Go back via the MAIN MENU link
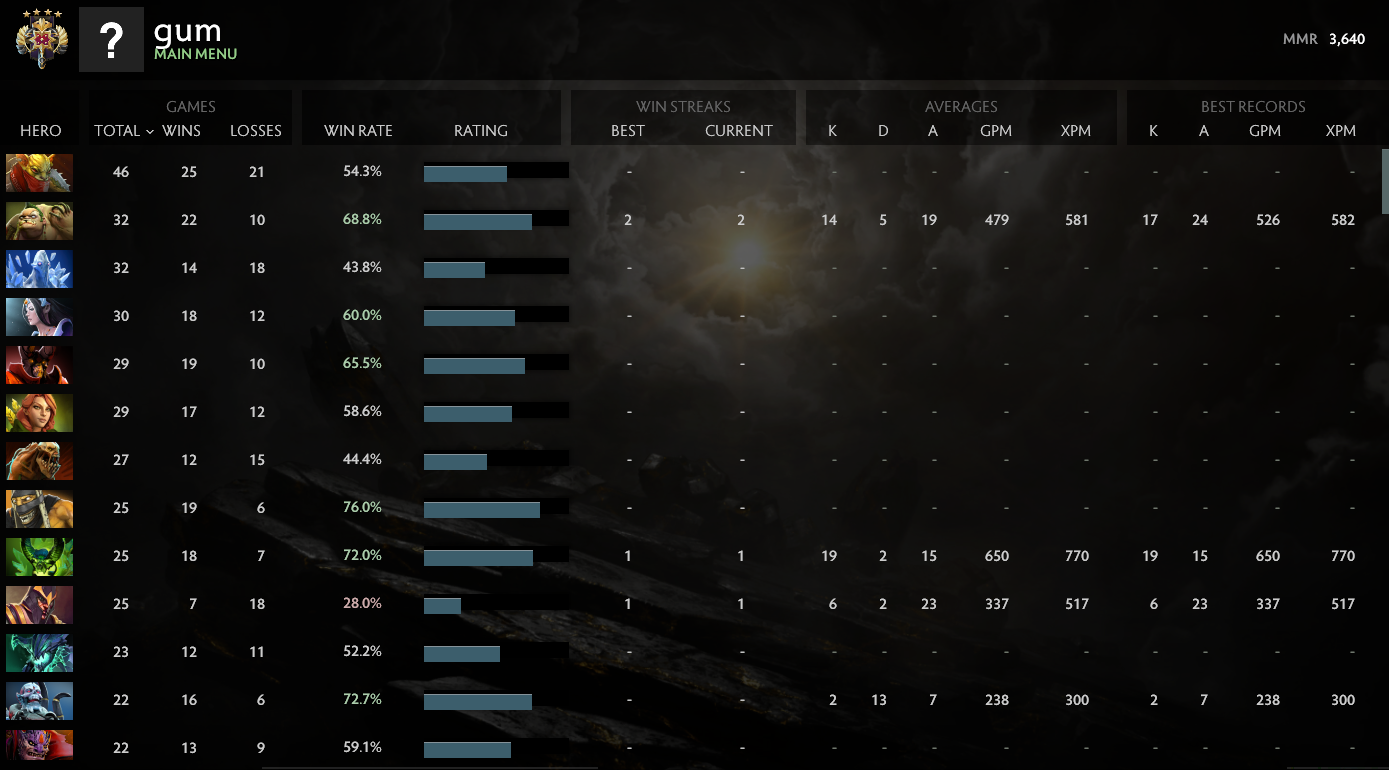The image size is (1389, 770). [x=196, y=54]
